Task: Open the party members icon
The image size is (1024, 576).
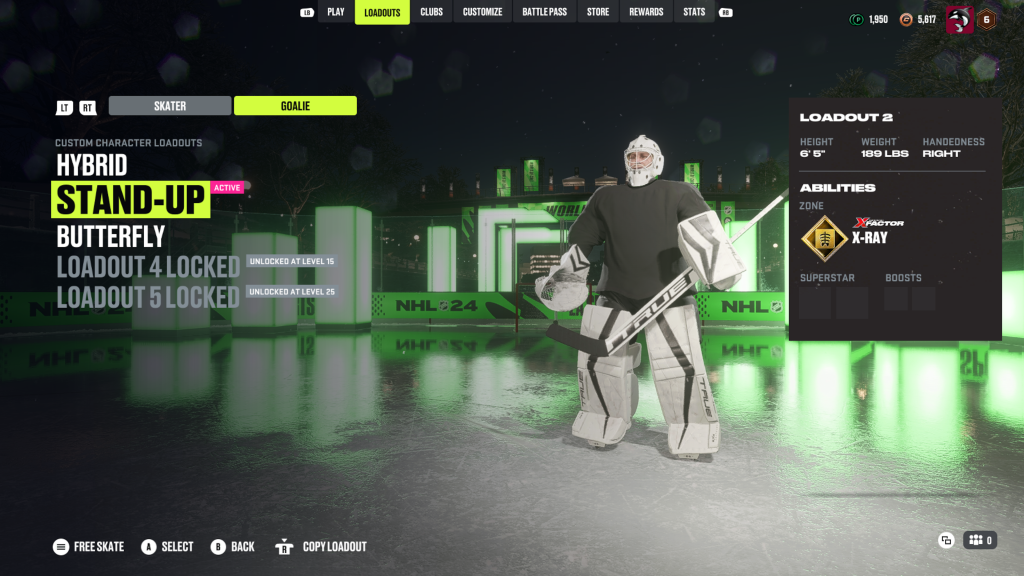Action: tap(980, 540)
